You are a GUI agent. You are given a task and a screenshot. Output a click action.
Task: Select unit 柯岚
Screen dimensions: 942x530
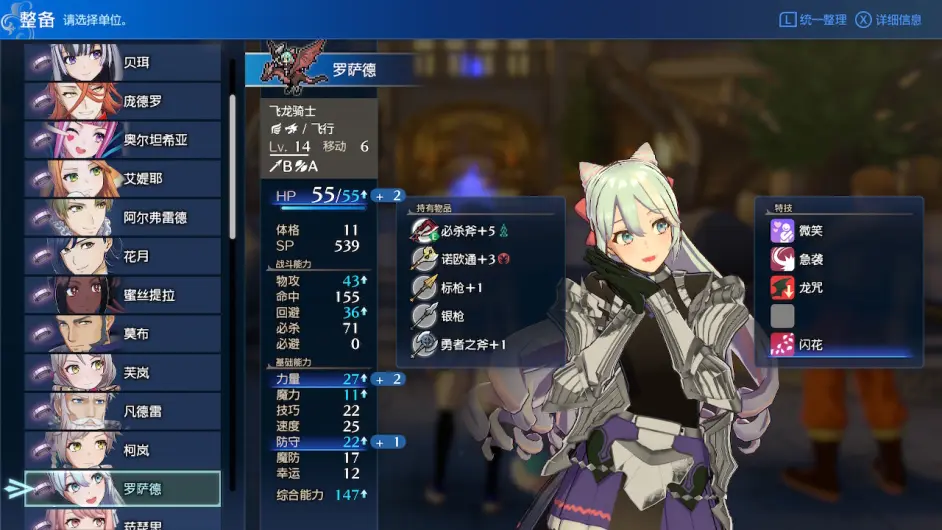[x=123, y=450]
